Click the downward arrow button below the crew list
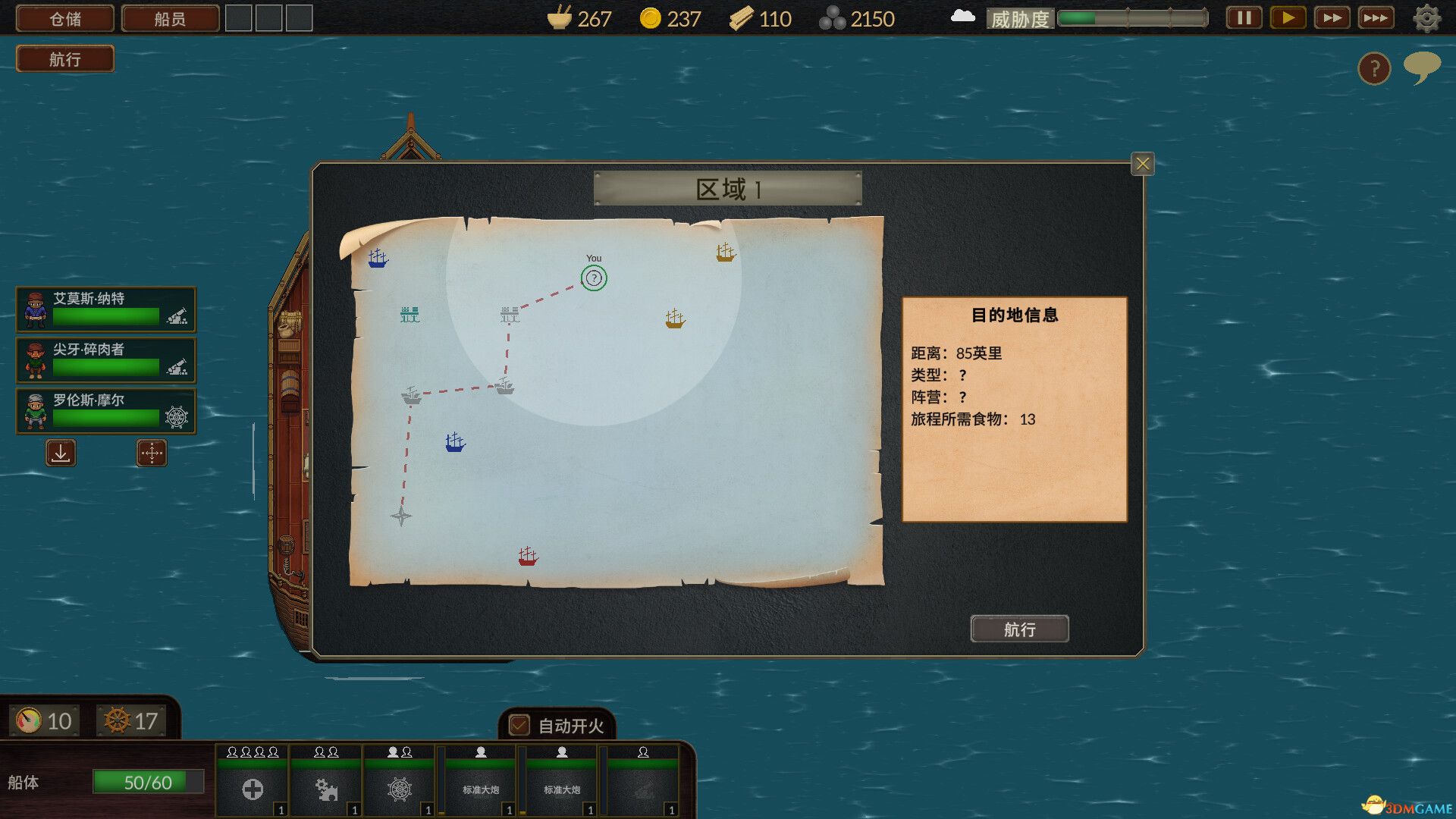Viewport: 1456px width, 819px height. 60,453
